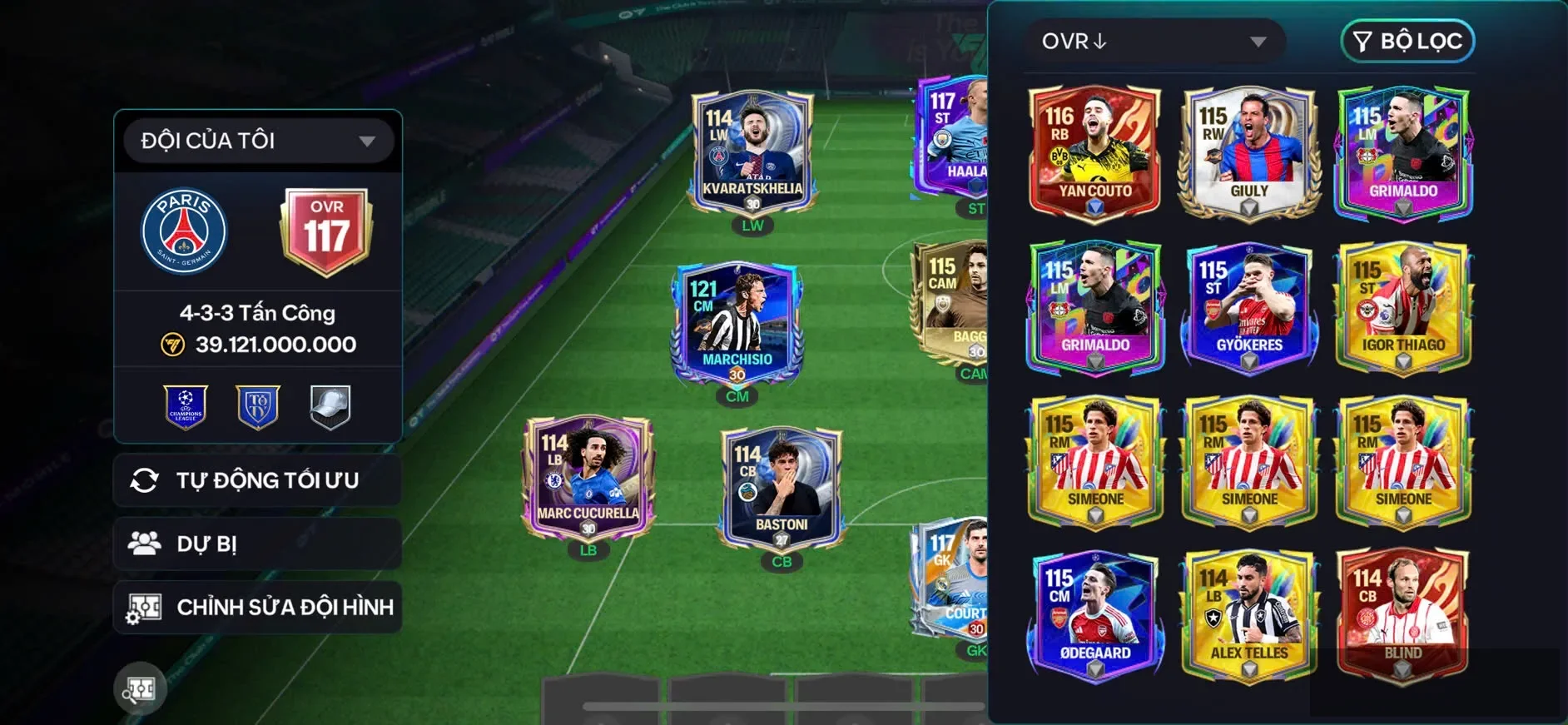1568x725 pixels.
Task: Select the Giuly RW card
Action: tap(1249, 151)
